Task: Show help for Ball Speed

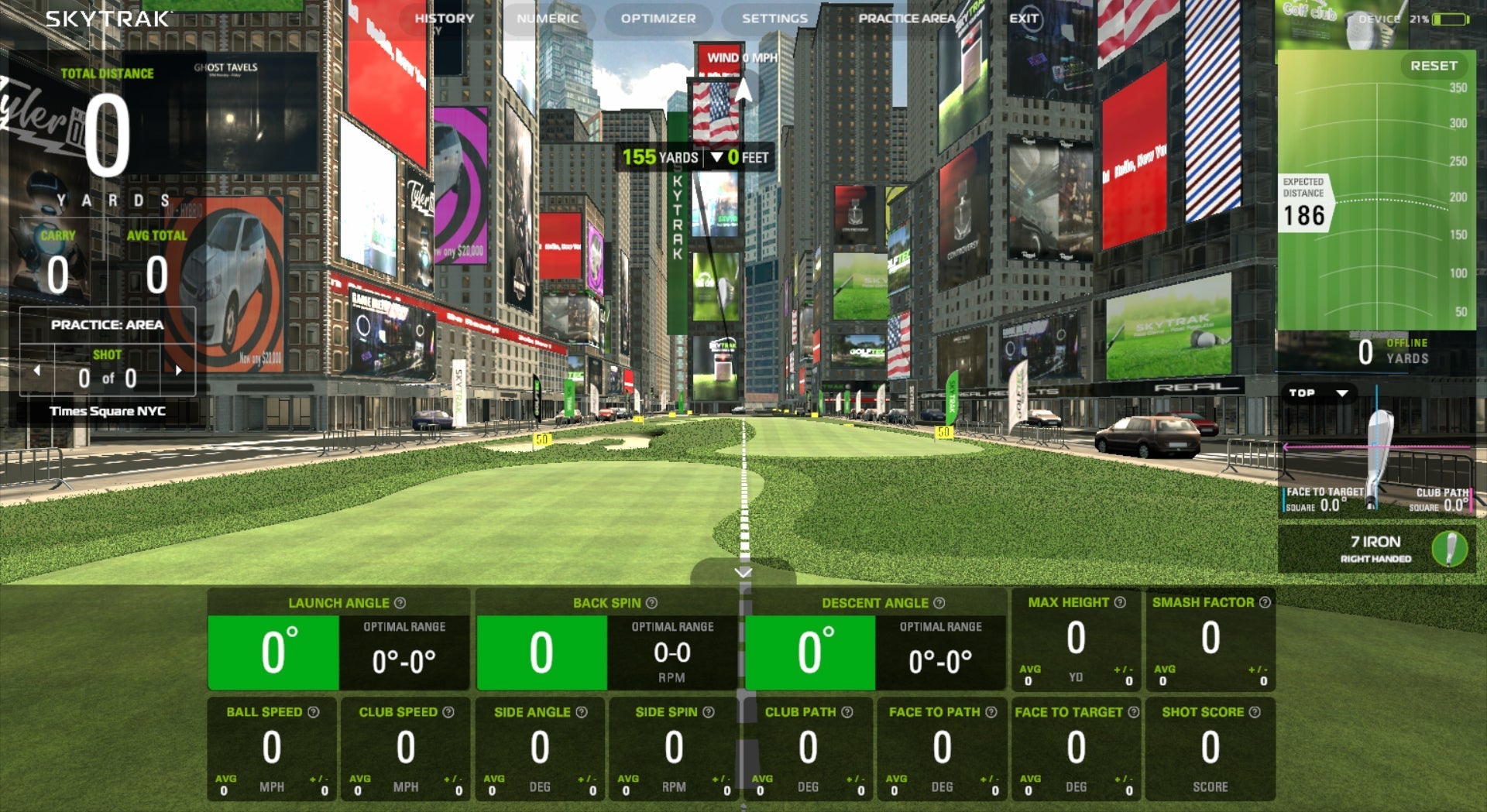Action: point(313,712)
